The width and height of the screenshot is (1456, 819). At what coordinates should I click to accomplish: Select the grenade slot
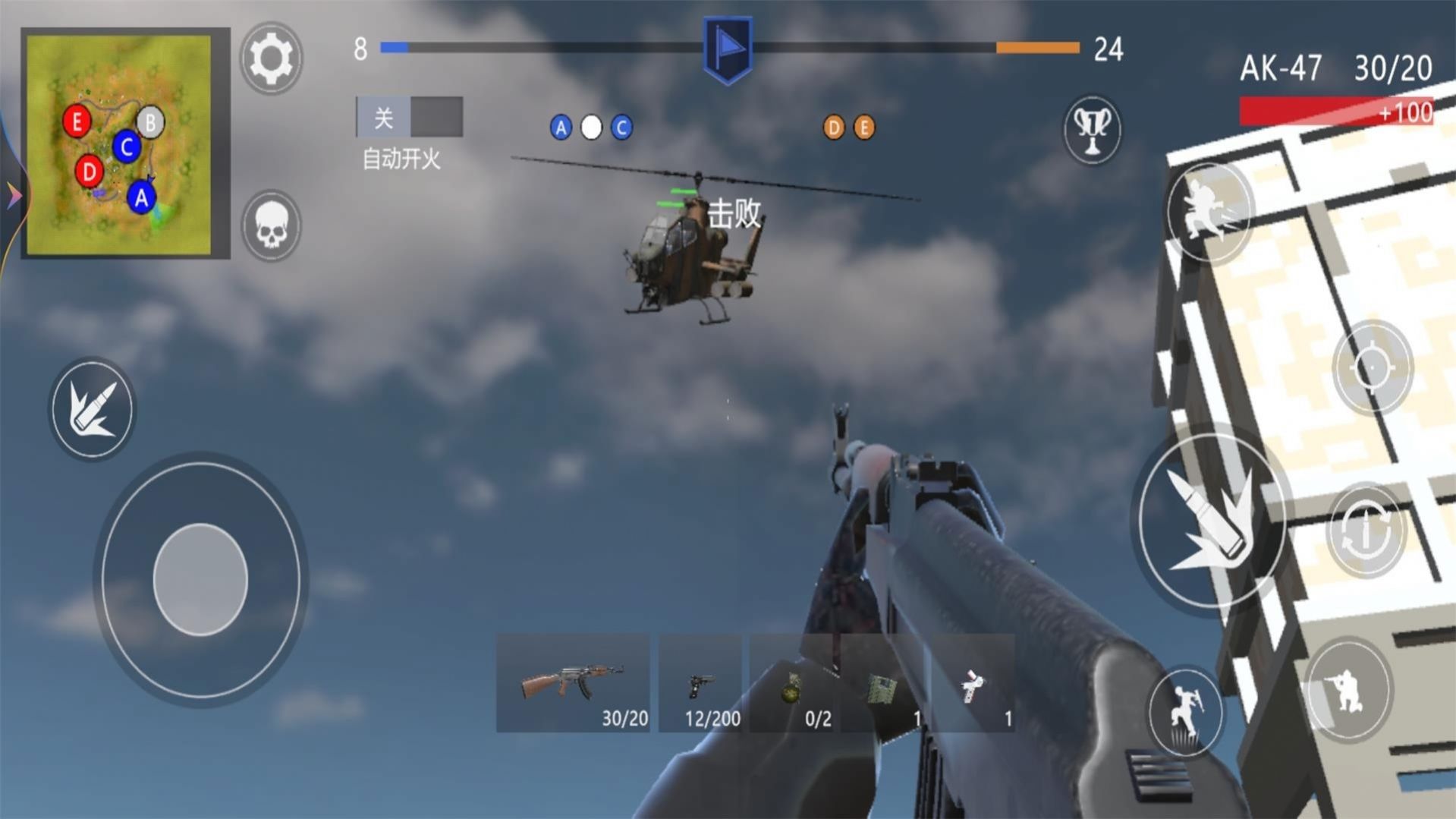(794, 683)
